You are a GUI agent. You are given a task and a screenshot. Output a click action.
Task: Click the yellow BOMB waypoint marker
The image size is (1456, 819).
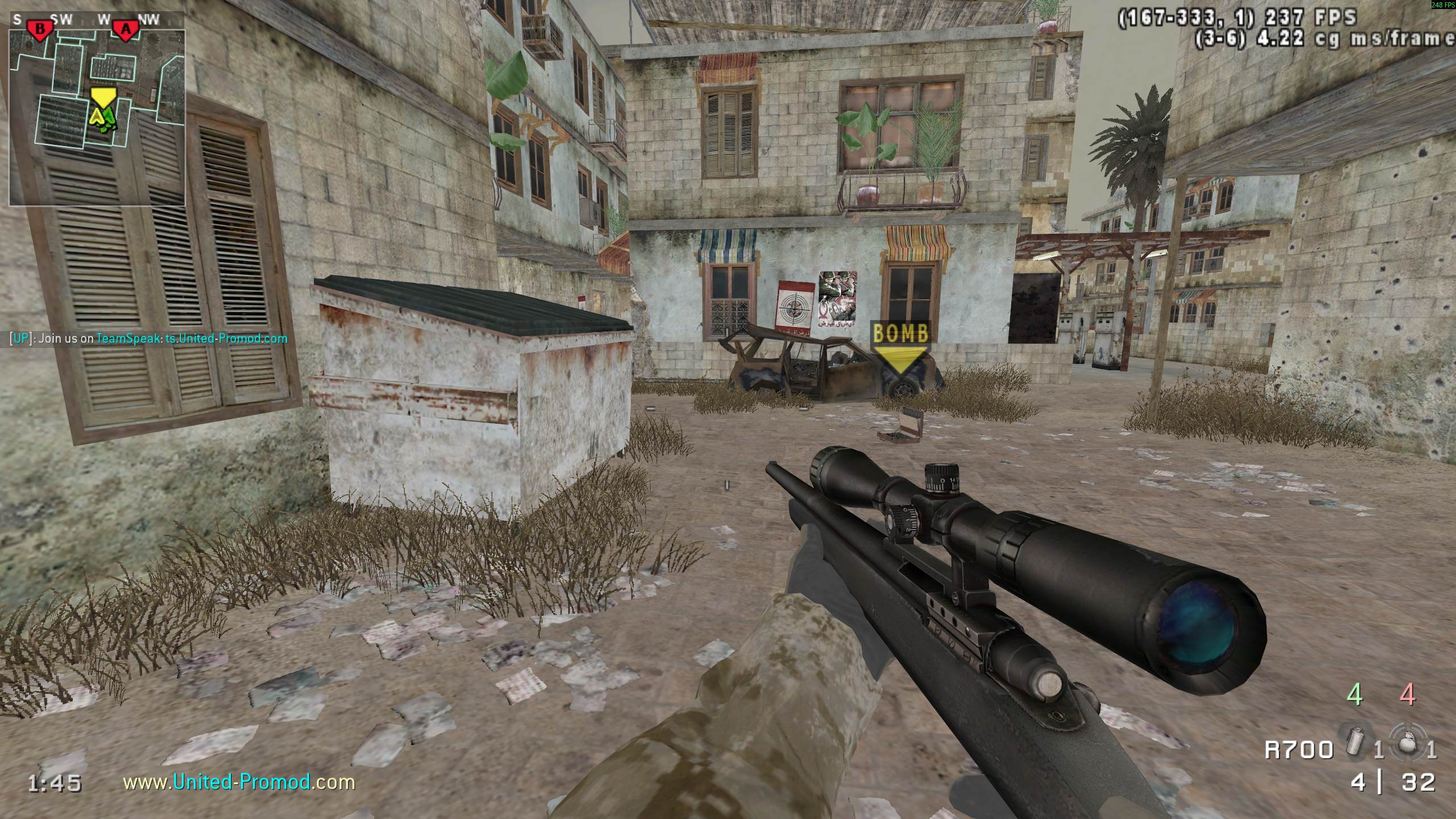[x=900, y=345]
